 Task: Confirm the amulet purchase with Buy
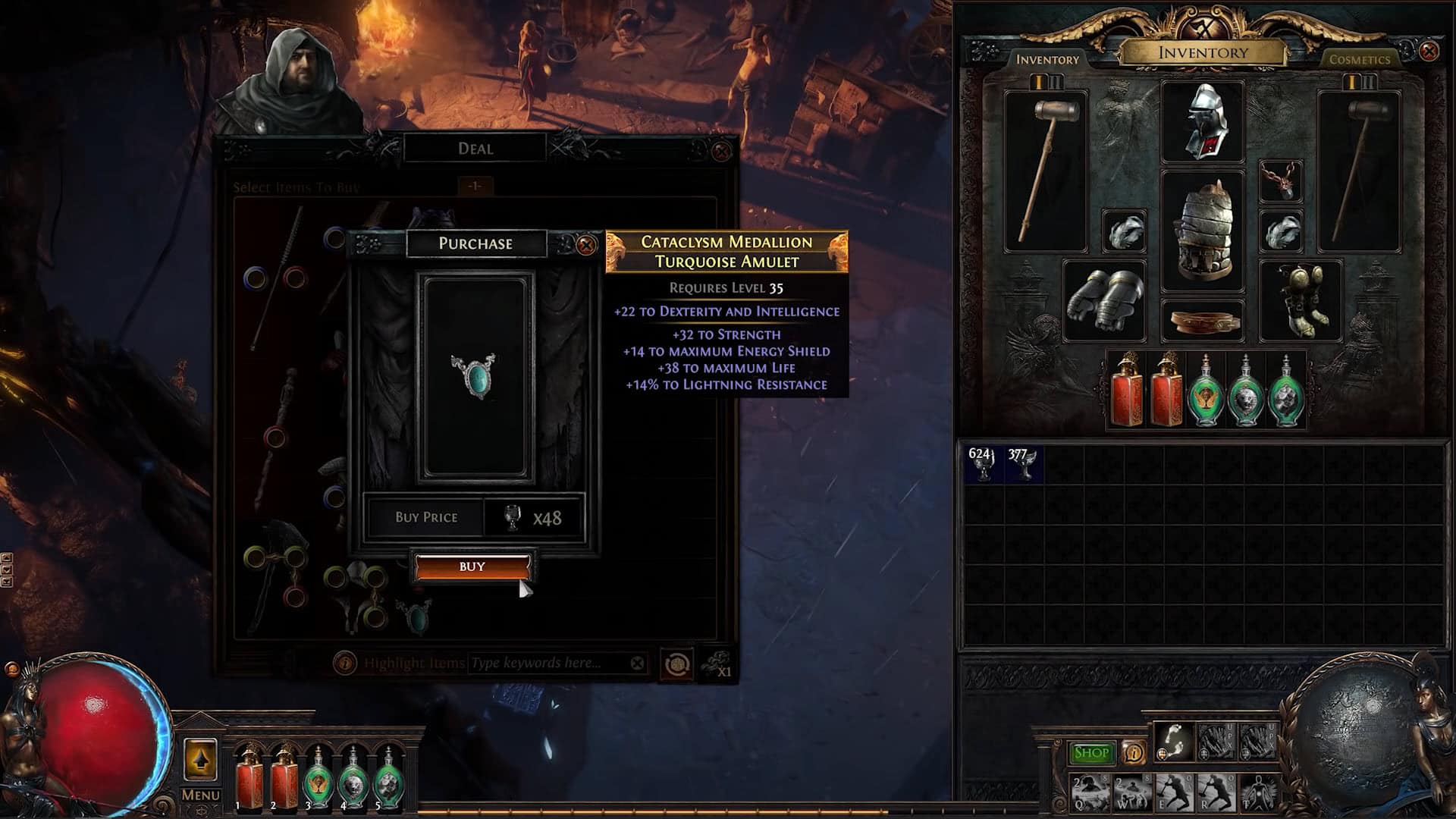coord(472,566)
